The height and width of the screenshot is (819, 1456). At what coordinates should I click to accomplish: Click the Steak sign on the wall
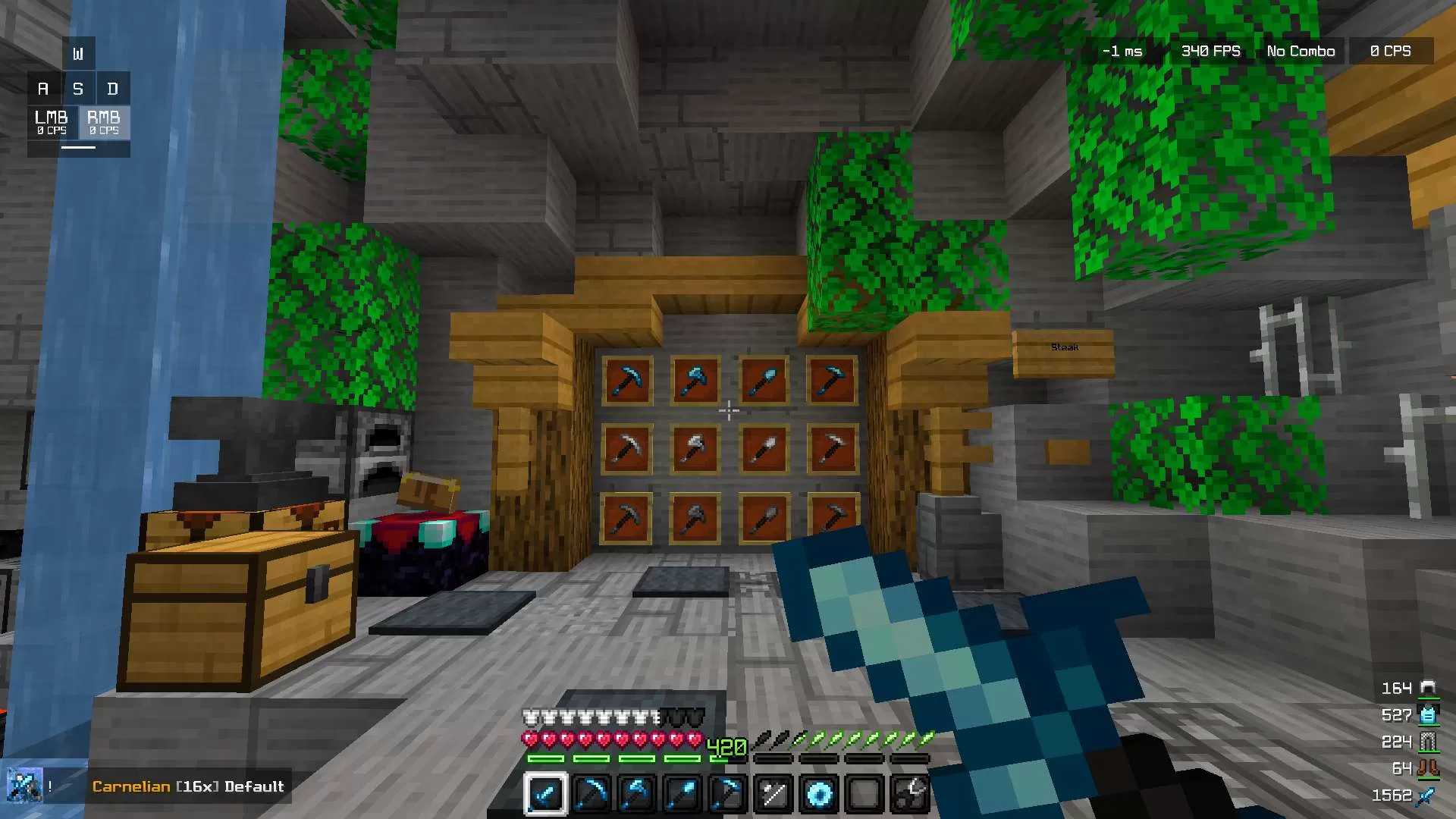point(1063,347)
